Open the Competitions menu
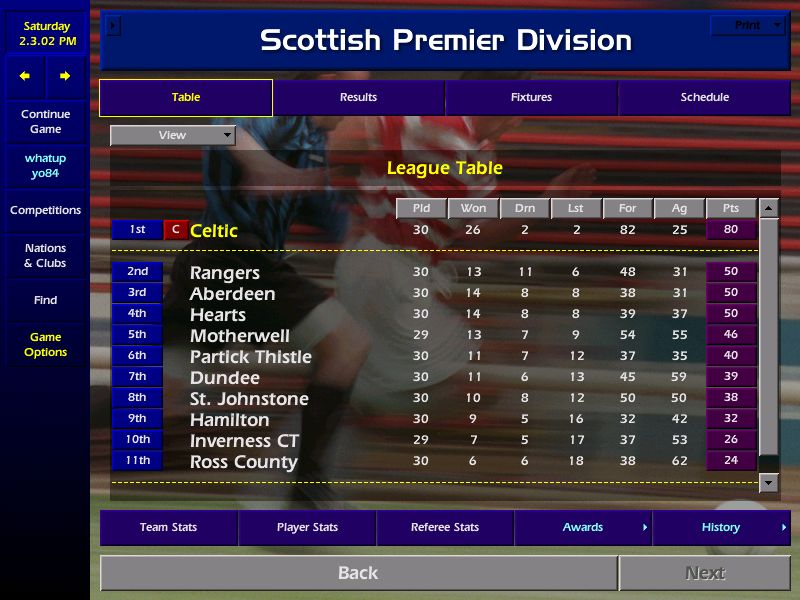This screenshot has width=800, height=600. pyautogui.click(x=45, y=211)
